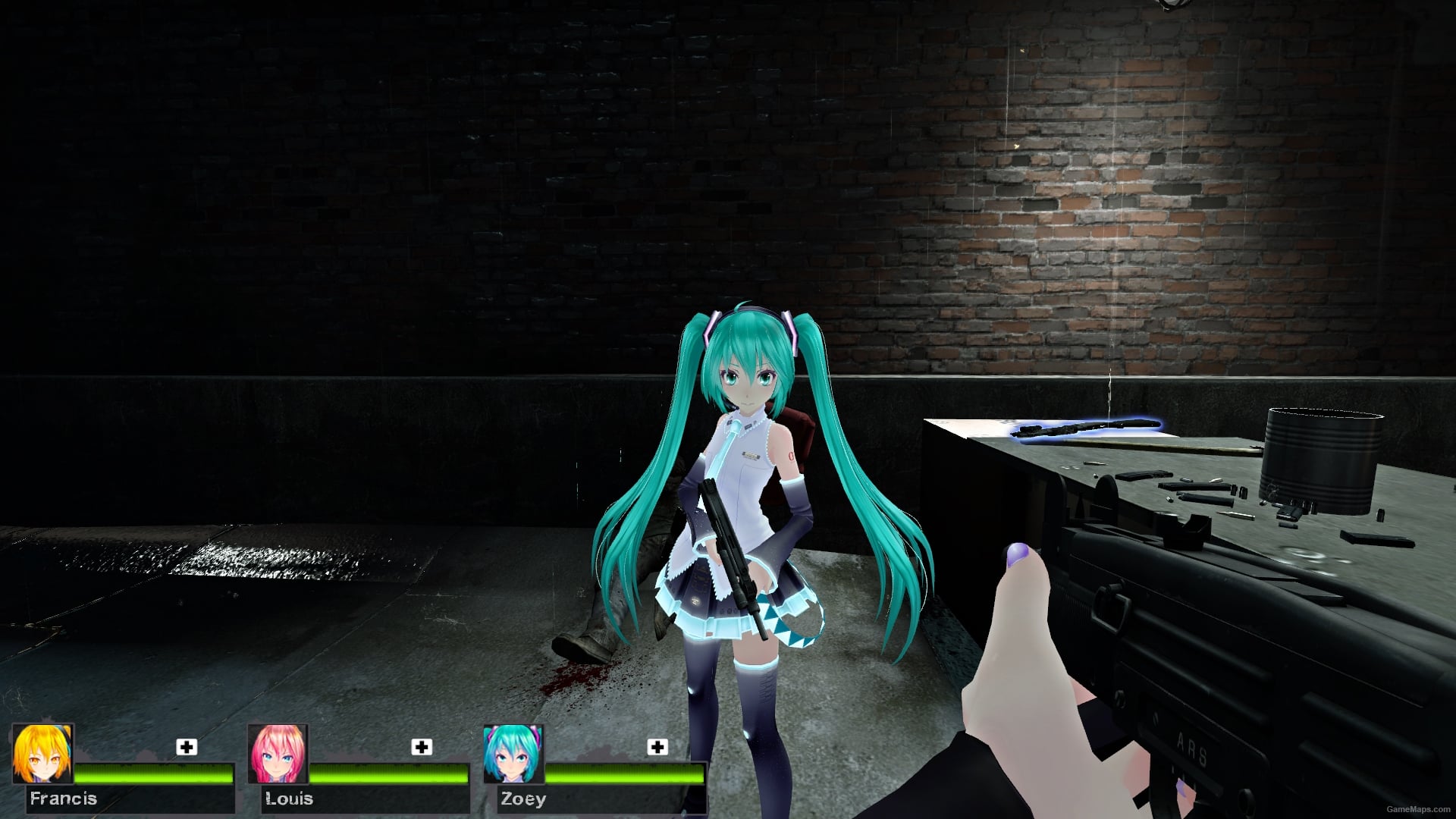Screen dimensions: 1456x819
Task: Click Zoey's health kit plus icon
Action: pyautogui.click(x=657, y=748)
